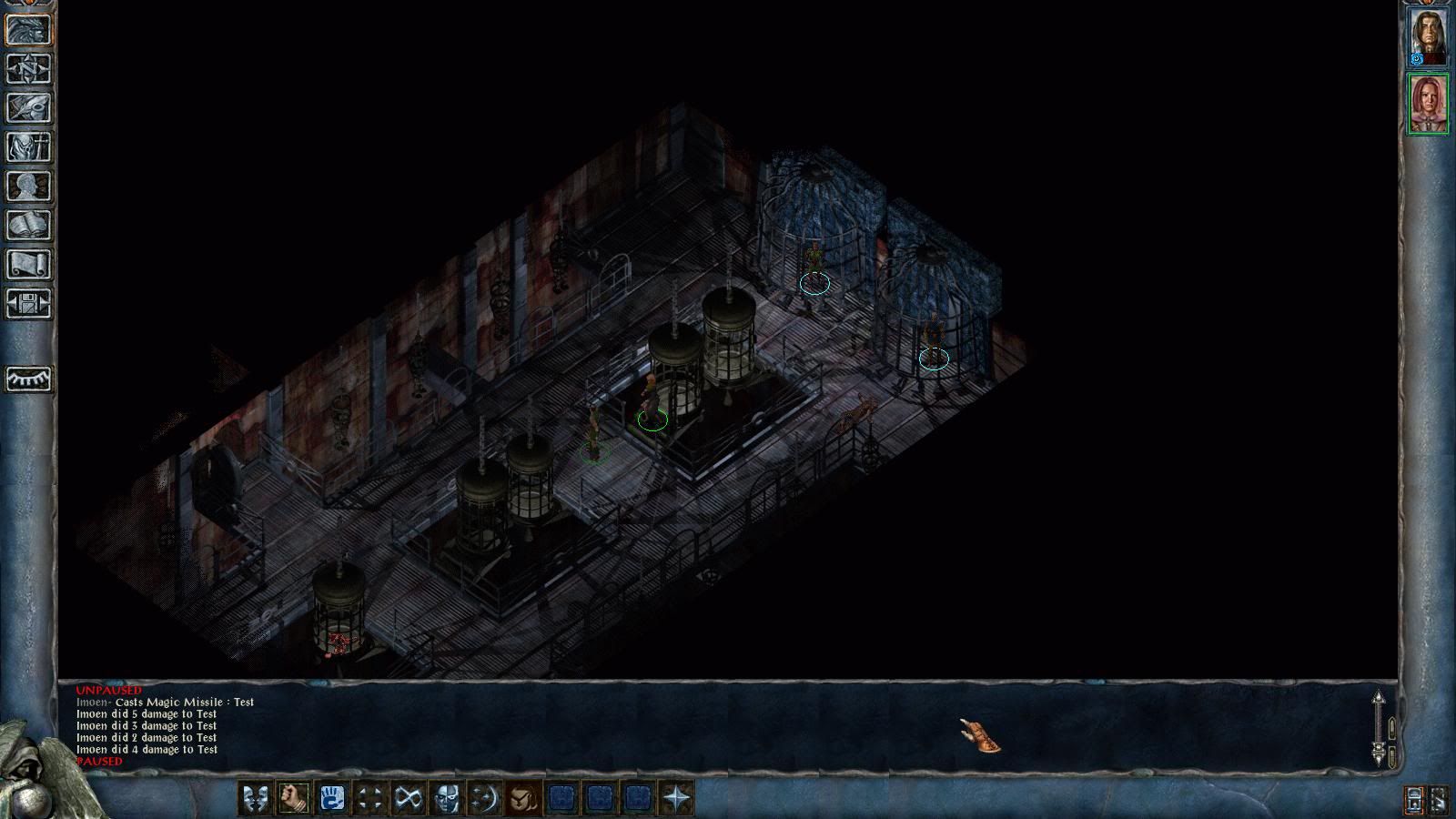Toggle the closed-eye sidebar hide button
Screen dimensions: 1456x819
click(29, 379)
